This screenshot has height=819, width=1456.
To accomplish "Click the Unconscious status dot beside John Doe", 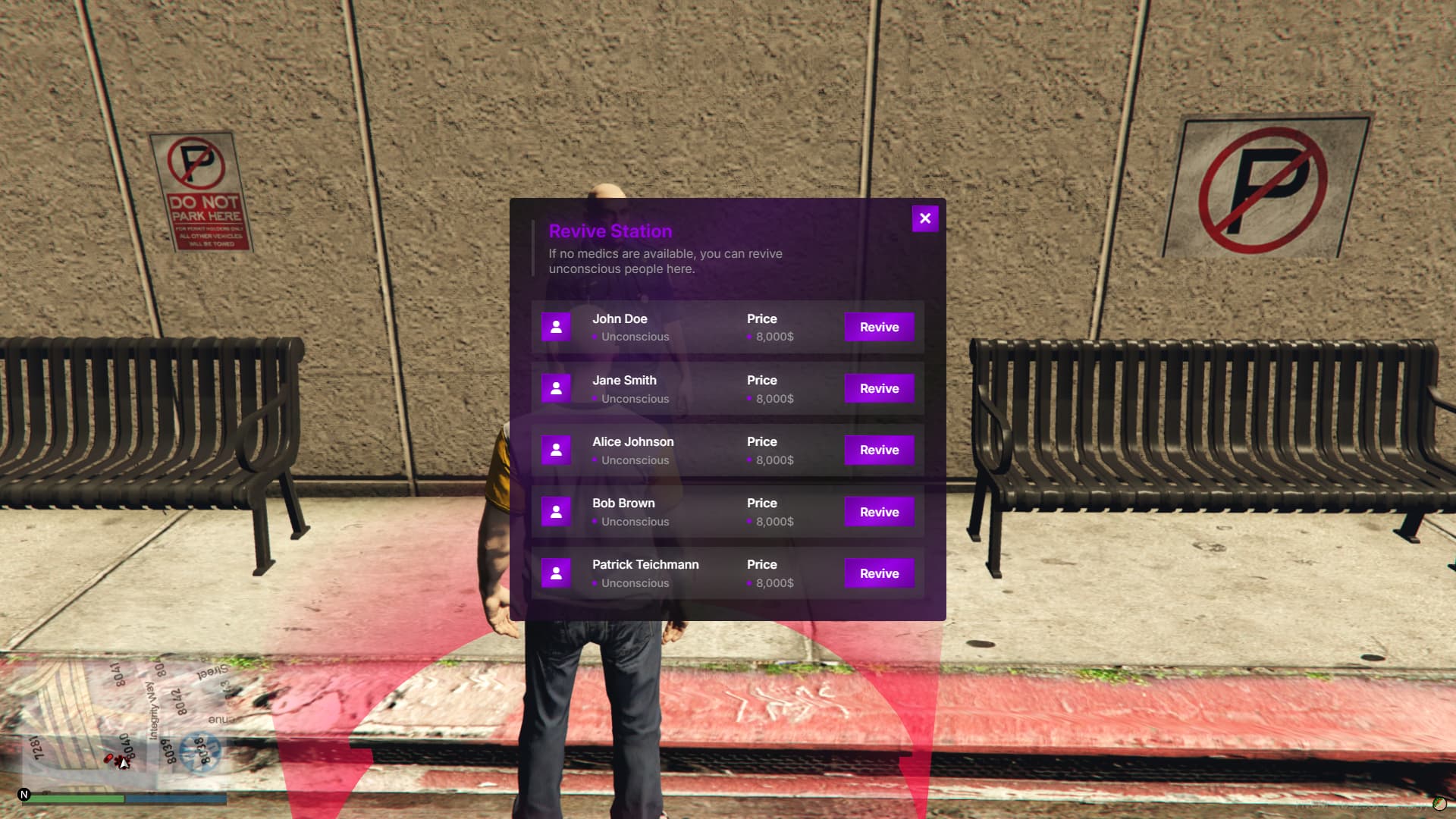I will click(x=595, y=337).
